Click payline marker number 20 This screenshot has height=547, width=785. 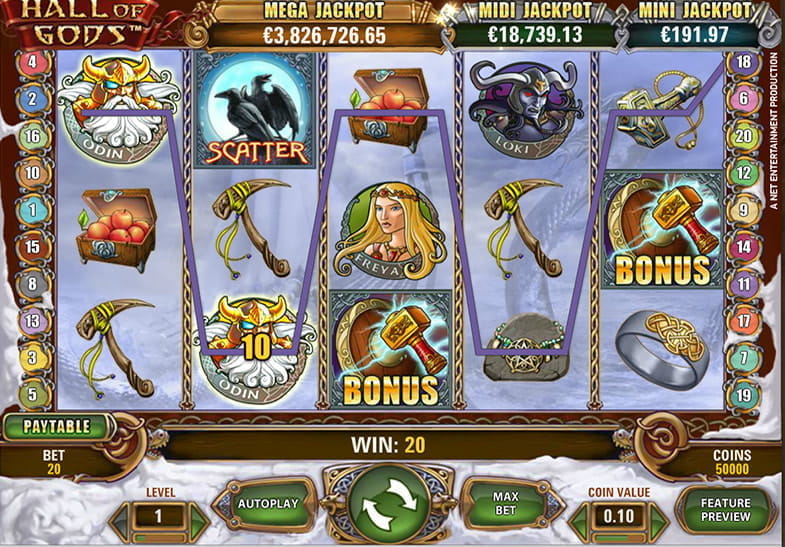point(743,136)
